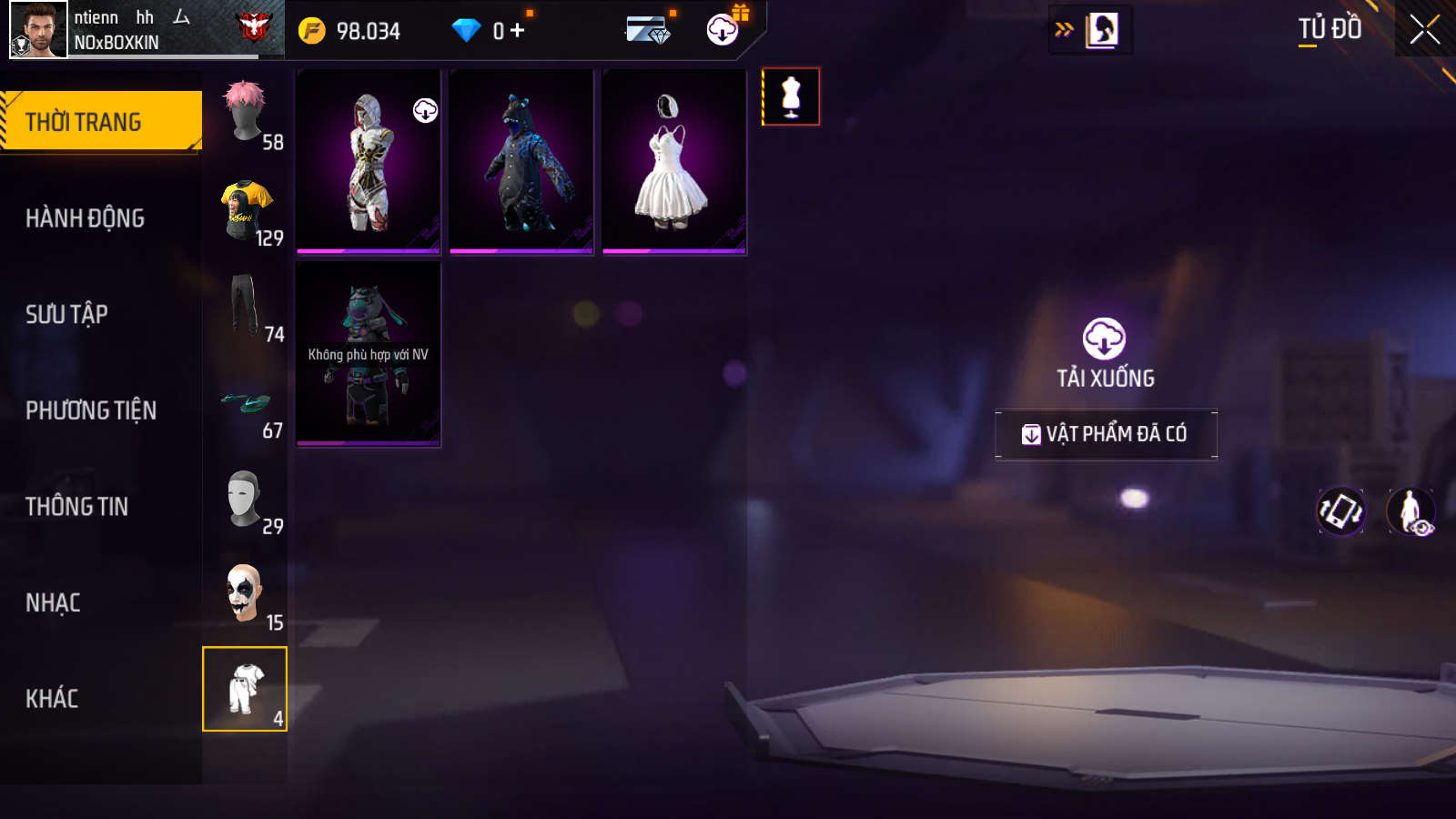
Task: Close the Tủ Đồ wardrobe screen
Action: (x=1424, y=30)
